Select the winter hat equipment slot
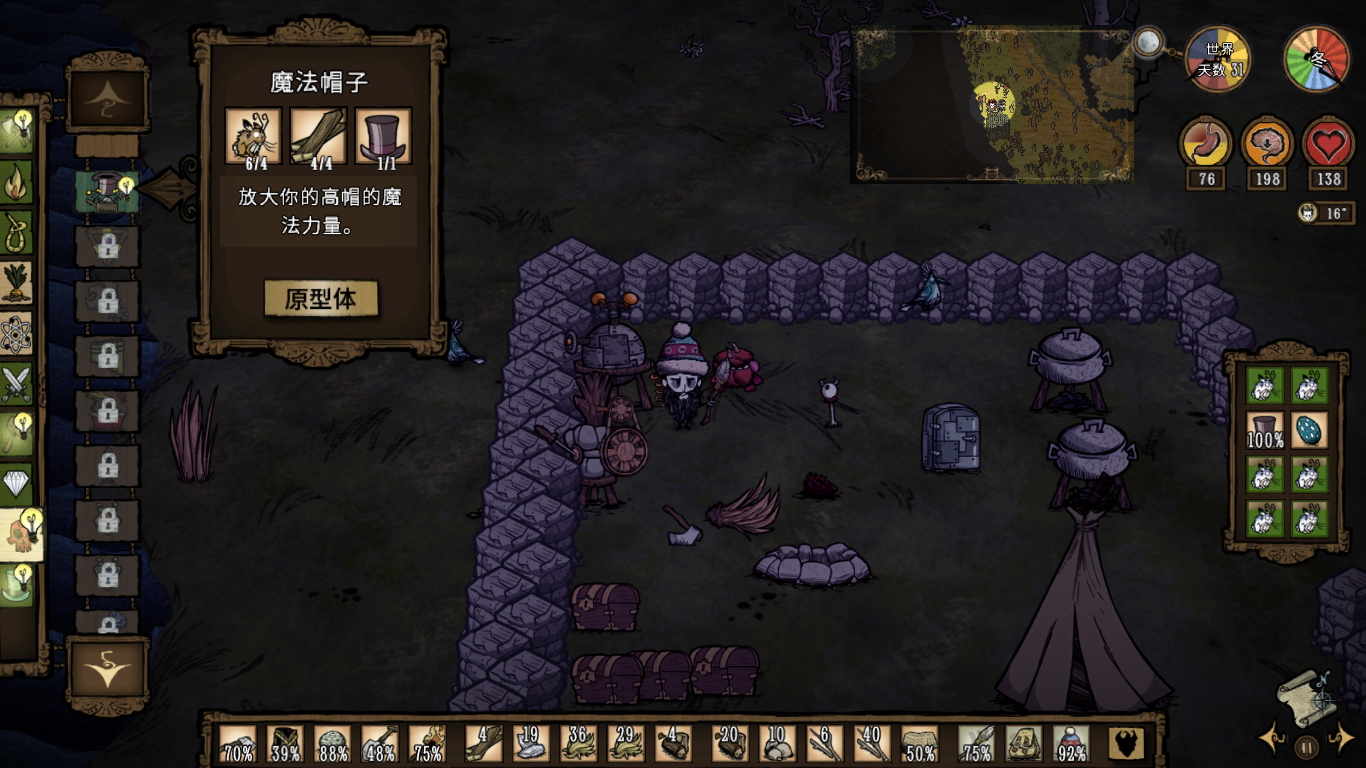 1070,744
